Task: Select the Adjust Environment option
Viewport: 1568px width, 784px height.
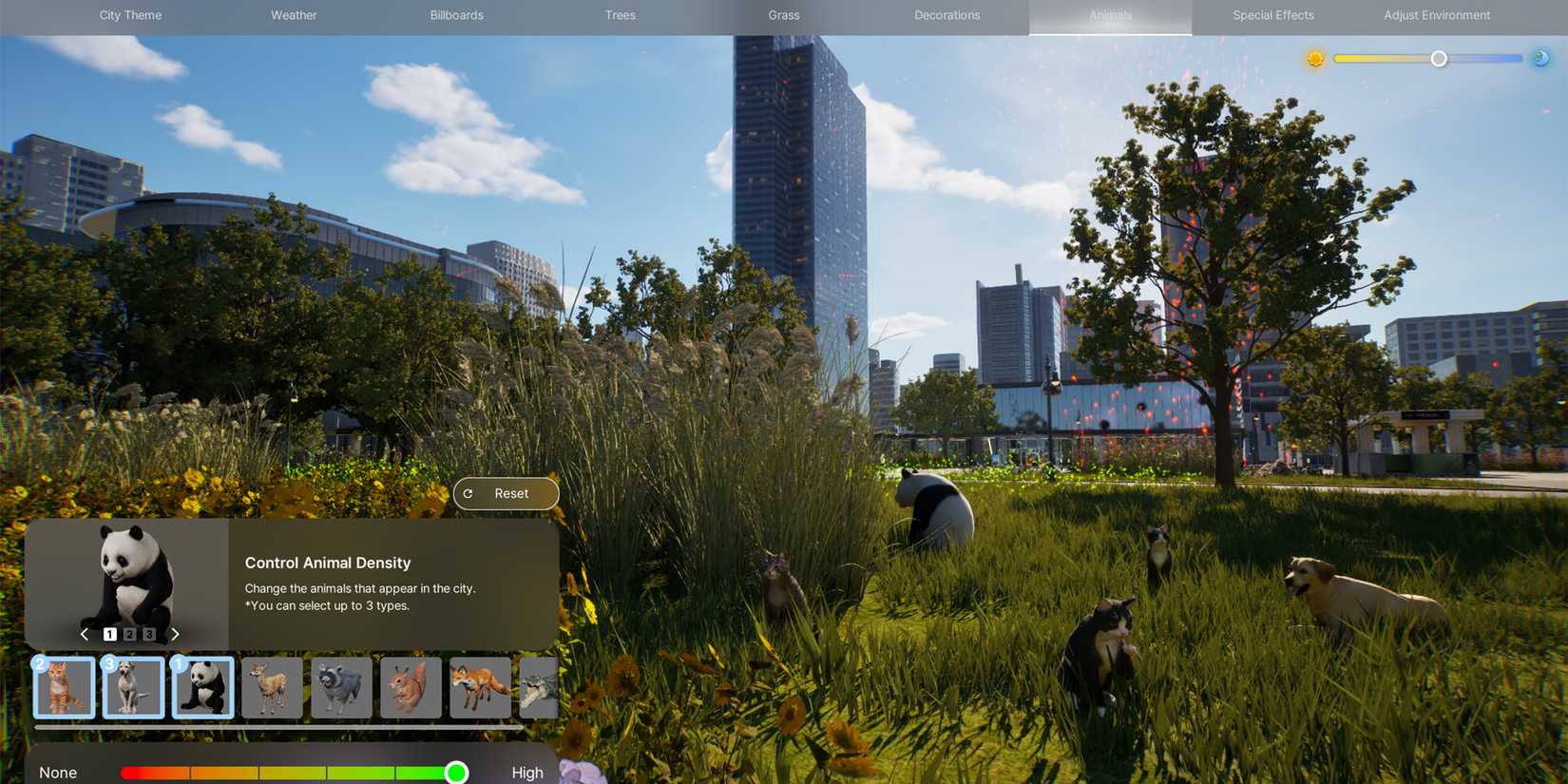Action: pyautogui.click(x=1436, y=15)
